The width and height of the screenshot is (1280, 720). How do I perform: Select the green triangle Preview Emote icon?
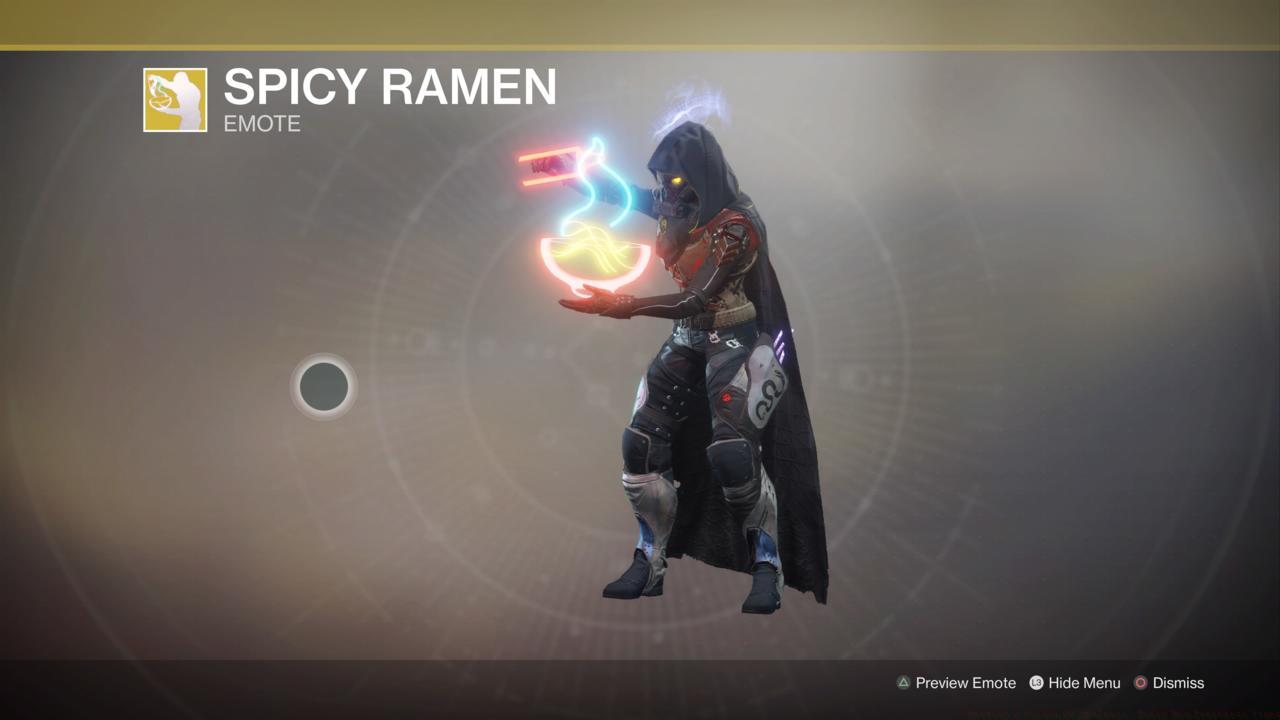coord(904,683)
